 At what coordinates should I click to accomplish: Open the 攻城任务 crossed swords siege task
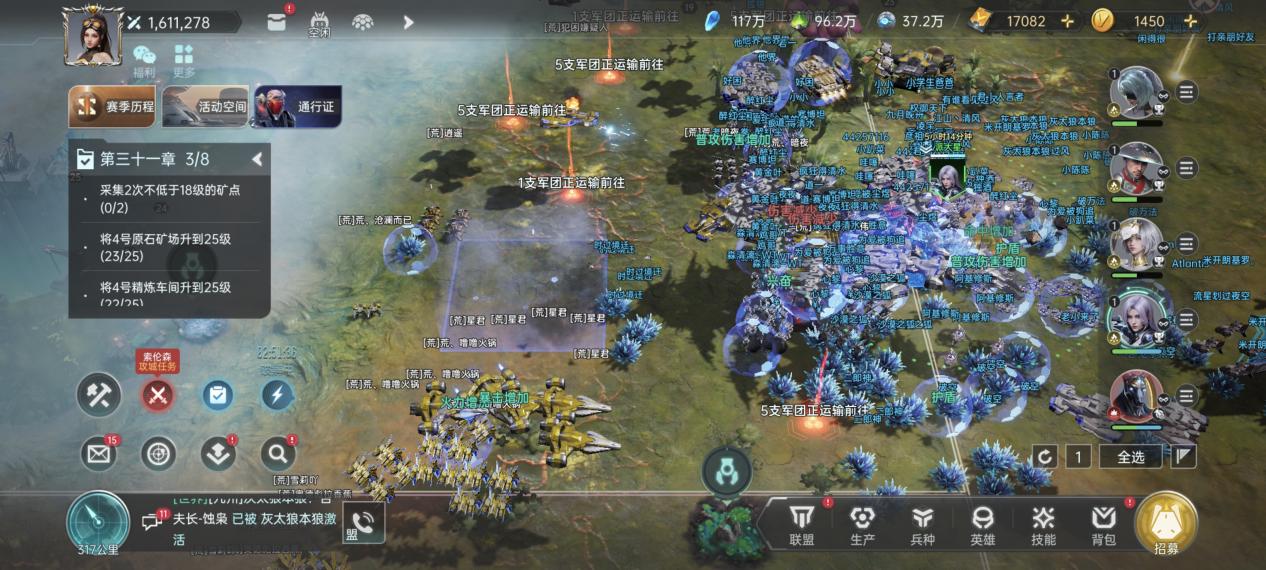tap(156, 395)
